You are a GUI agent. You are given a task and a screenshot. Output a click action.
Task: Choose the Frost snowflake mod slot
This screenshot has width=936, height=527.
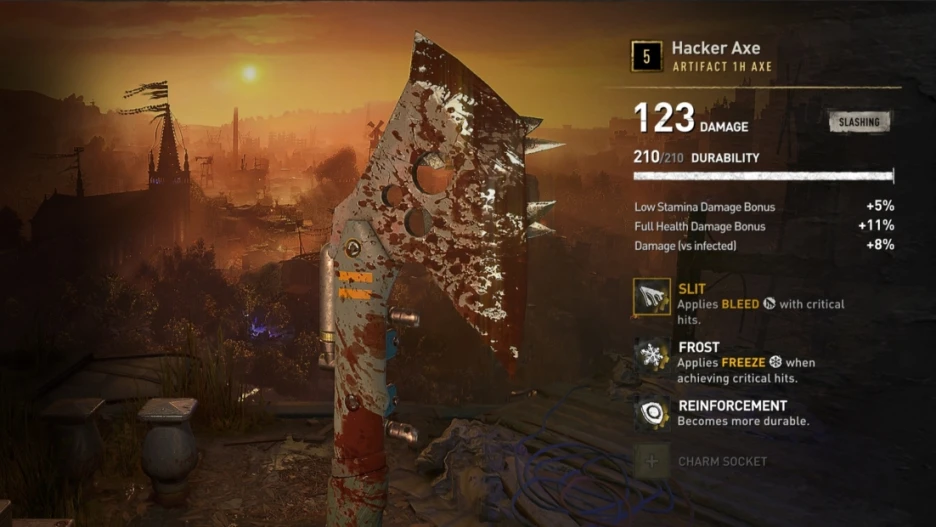tap(652, 356)
